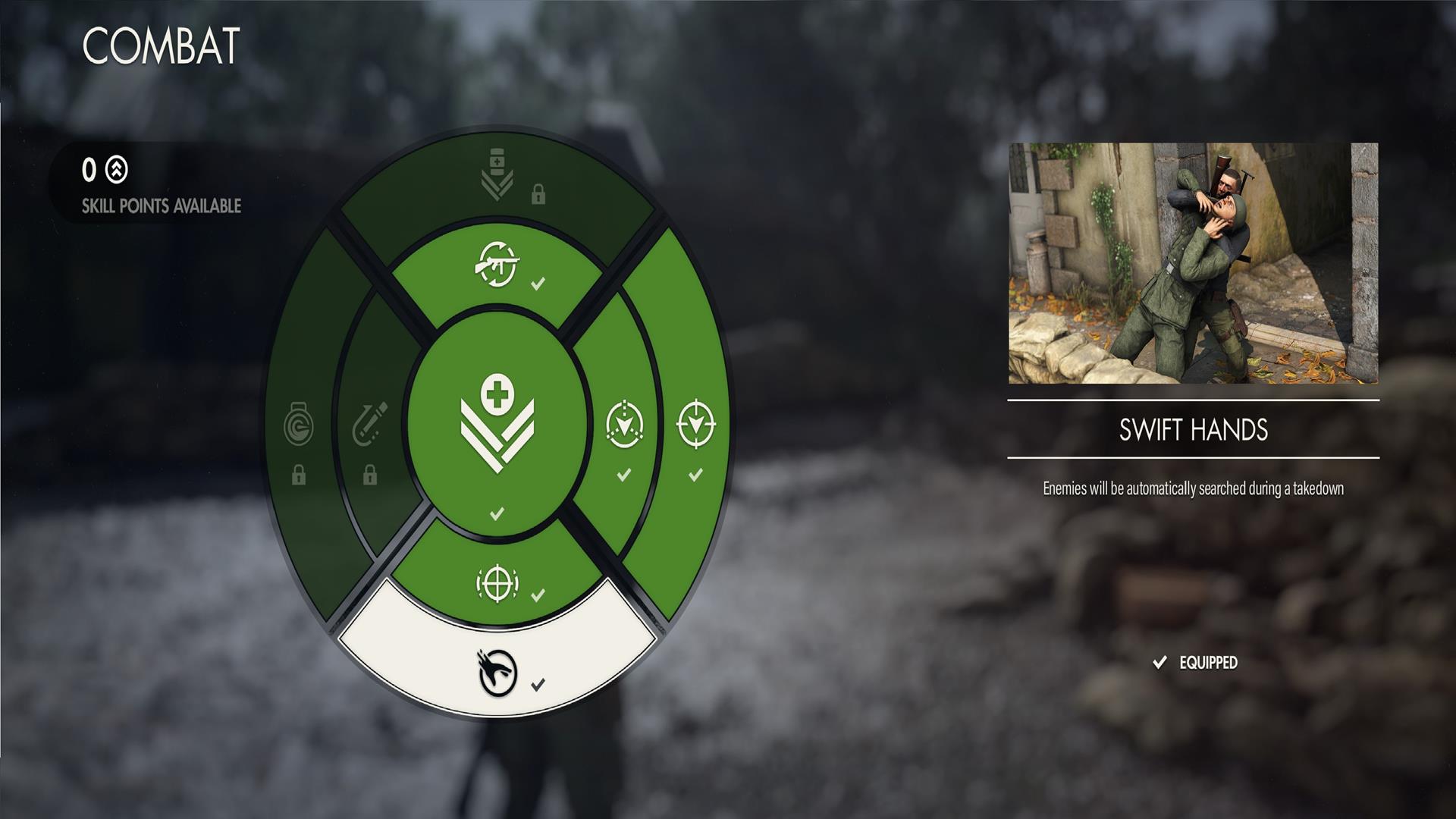This screenshot has height=819, width=1456.
Task: Click the skill points double-chevron icon
Action: click(118, 171)
